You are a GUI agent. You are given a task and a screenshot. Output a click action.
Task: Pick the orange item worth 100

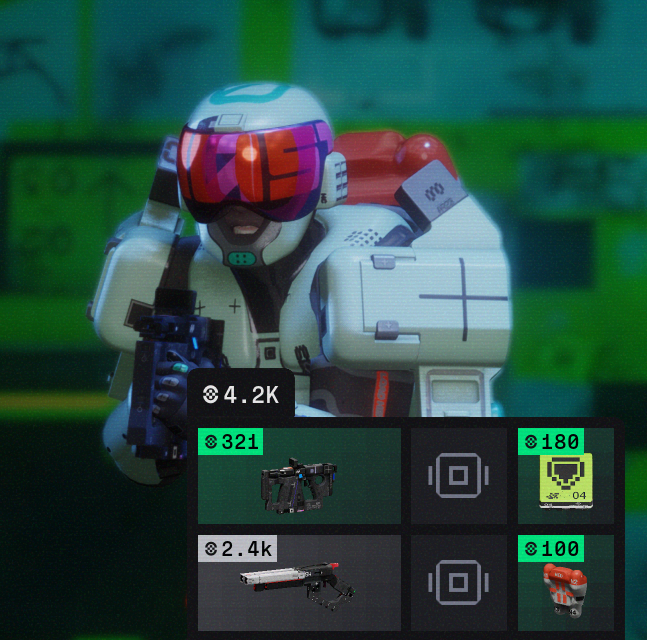coord(566,584)
